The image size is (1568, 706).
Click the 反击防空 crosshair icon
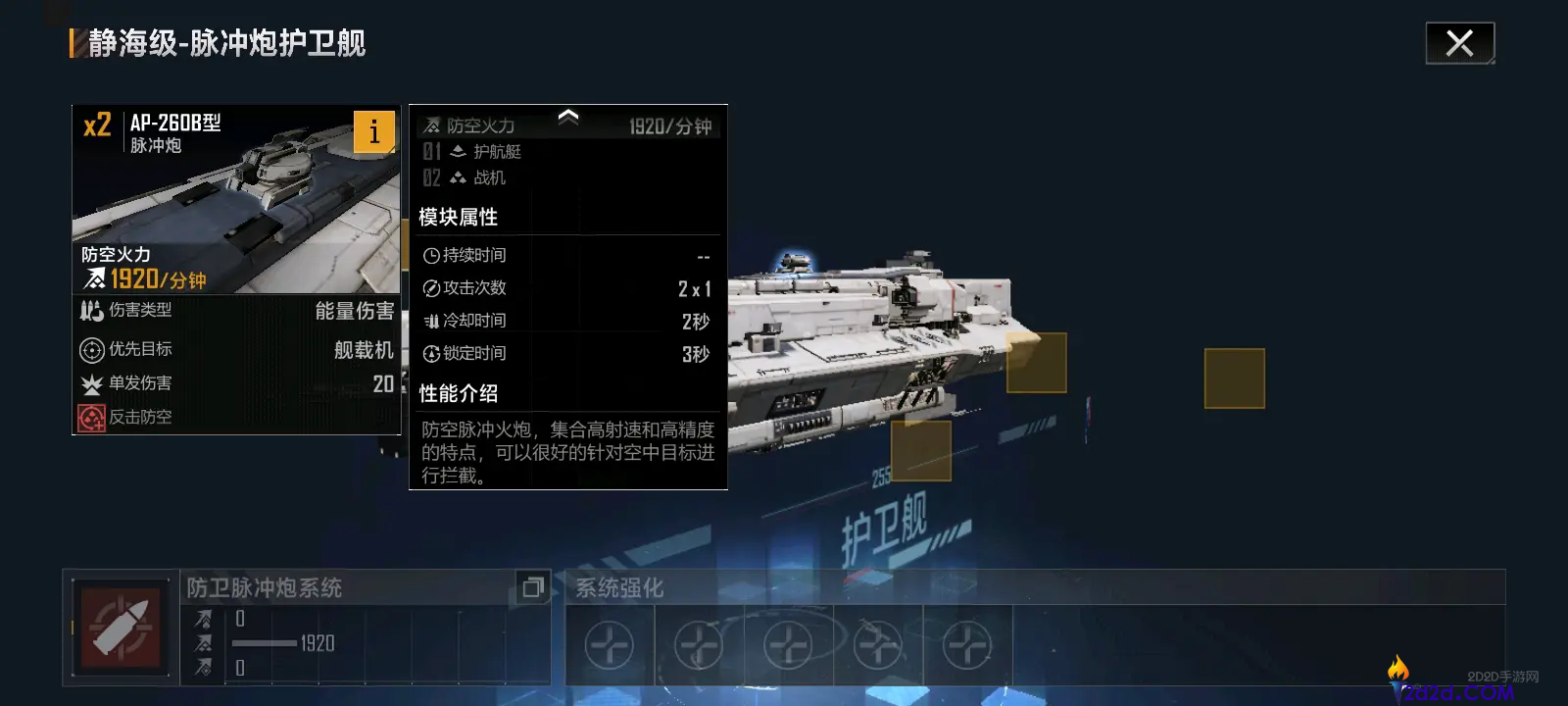coord(90,417)
